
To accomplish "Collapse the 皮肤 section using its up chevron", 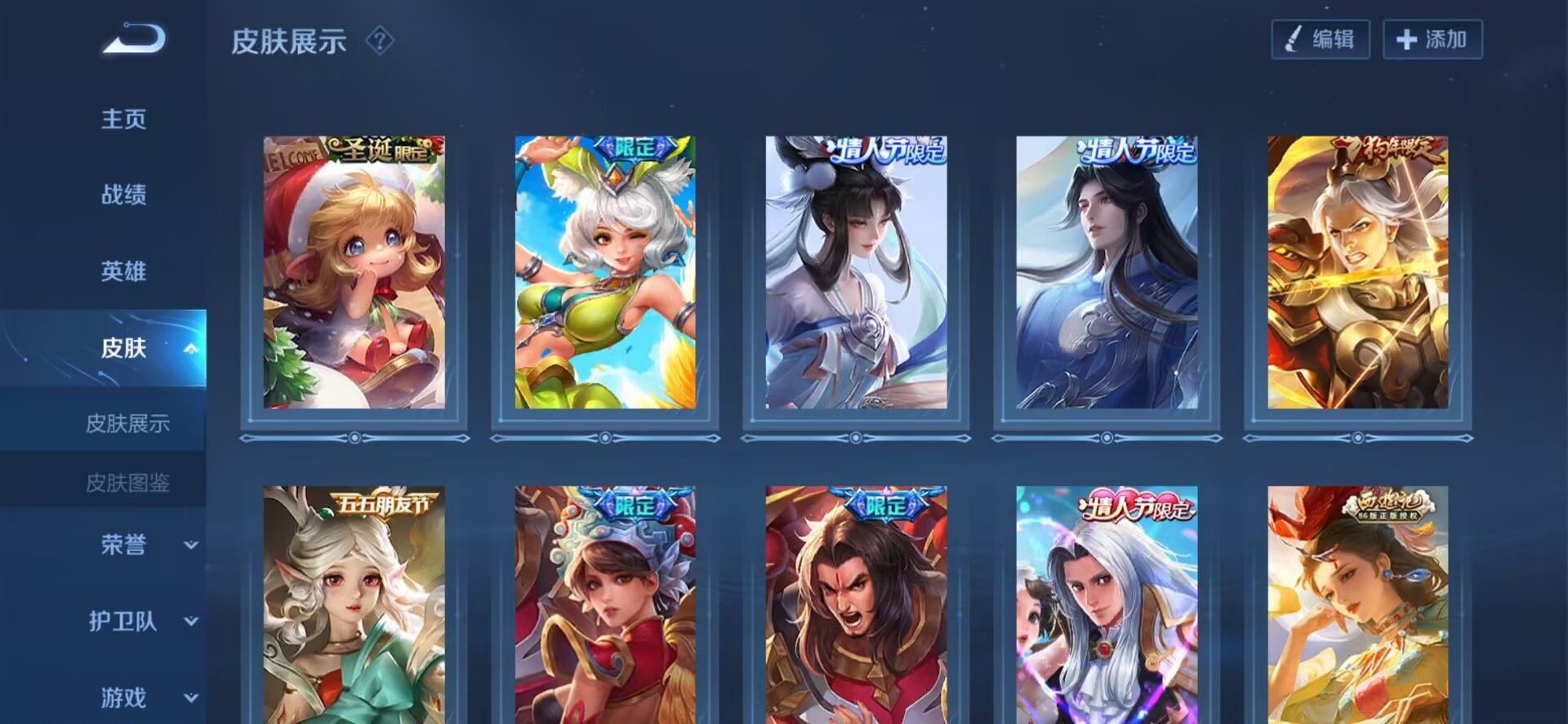I will [x=192, y=349].
